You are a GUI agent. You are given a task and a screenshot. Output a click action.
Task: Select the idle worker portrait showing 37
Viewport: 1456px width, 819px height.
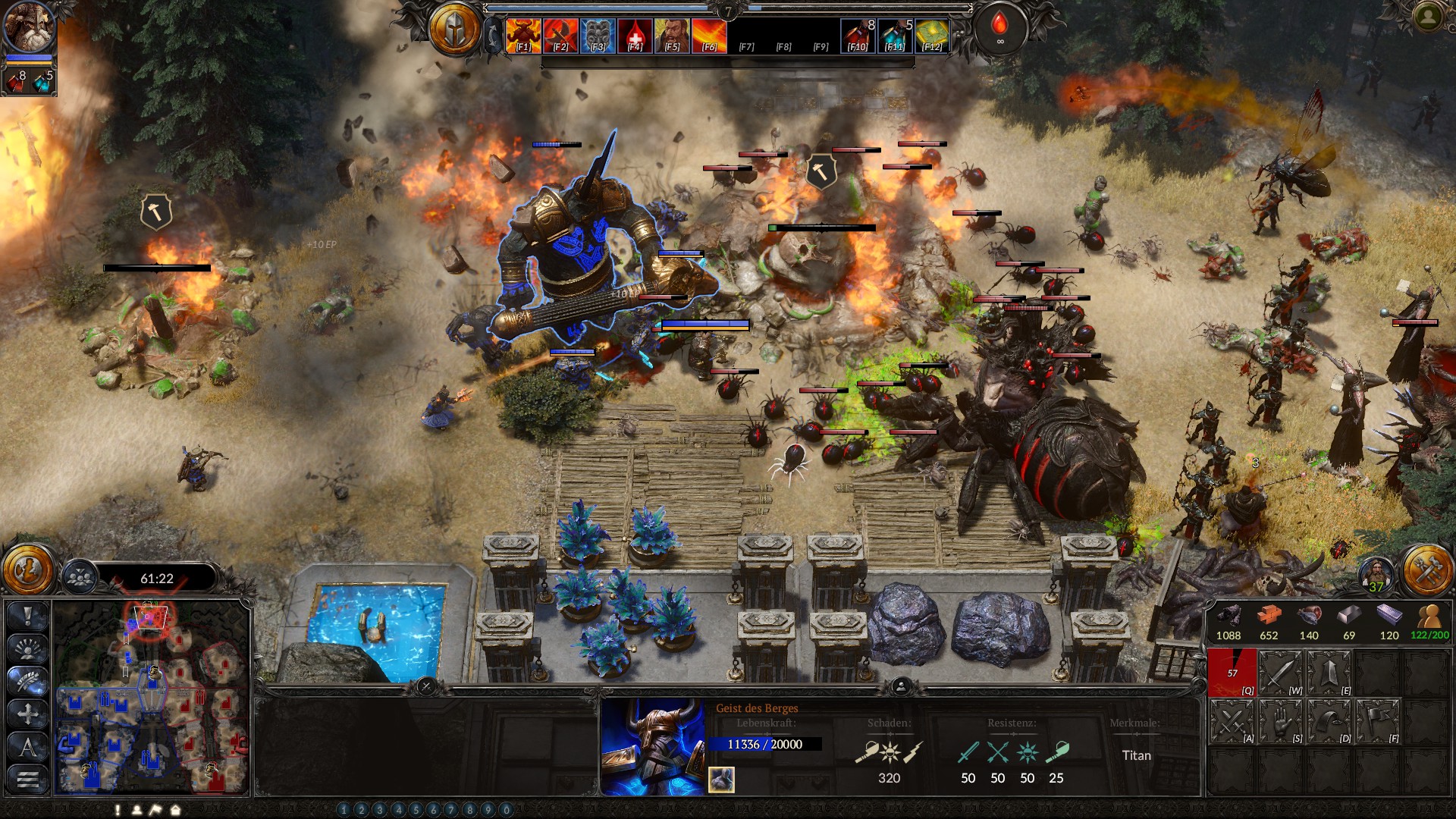[1376, 575]
